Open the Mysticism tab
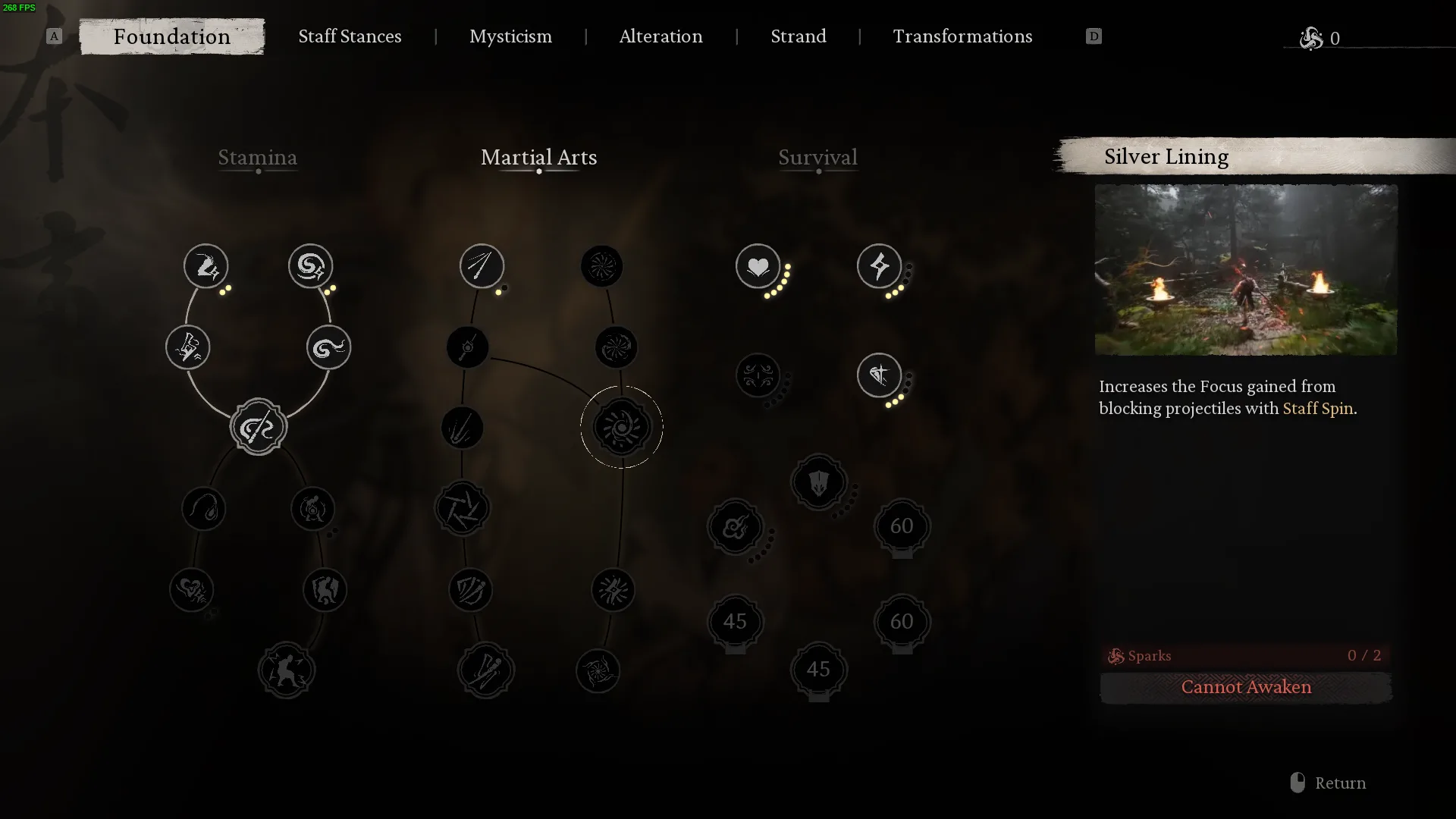The width and height of the screenshot is (1456, 819). pos(510,36)
